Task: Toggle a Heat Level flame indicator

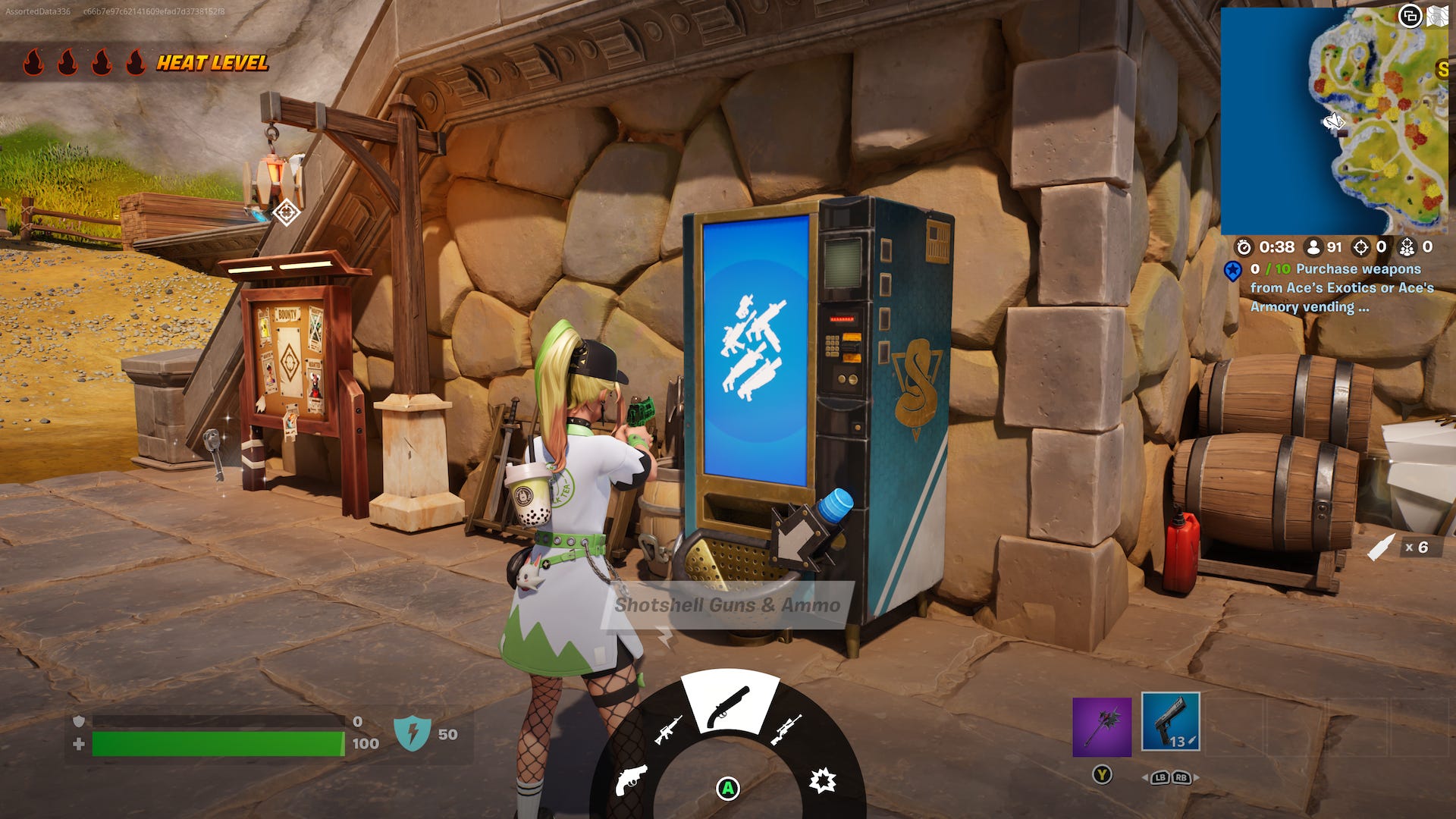Action: [34, 62]
